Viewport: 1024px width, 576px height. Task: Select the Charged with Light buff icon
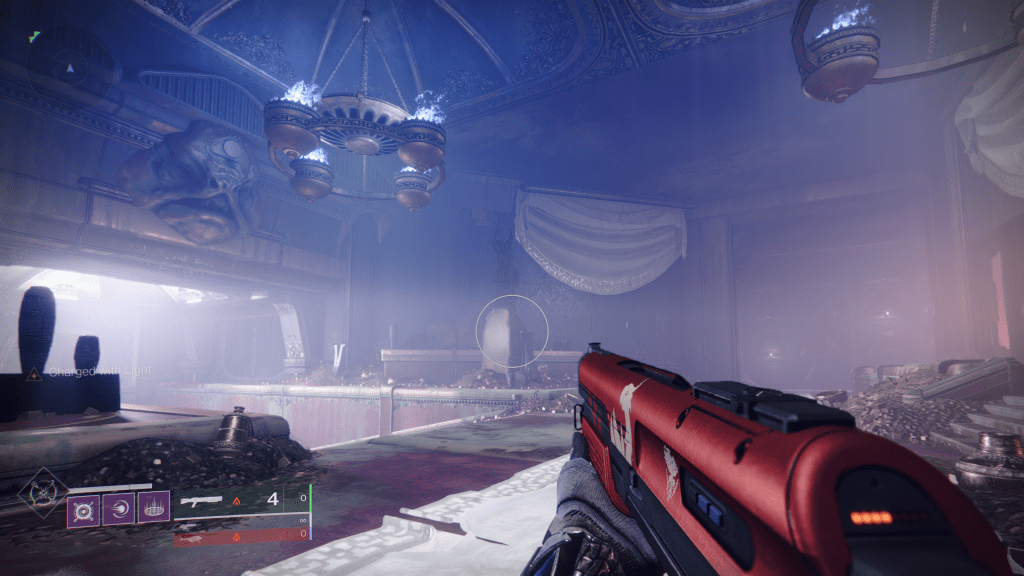point(33,373)
